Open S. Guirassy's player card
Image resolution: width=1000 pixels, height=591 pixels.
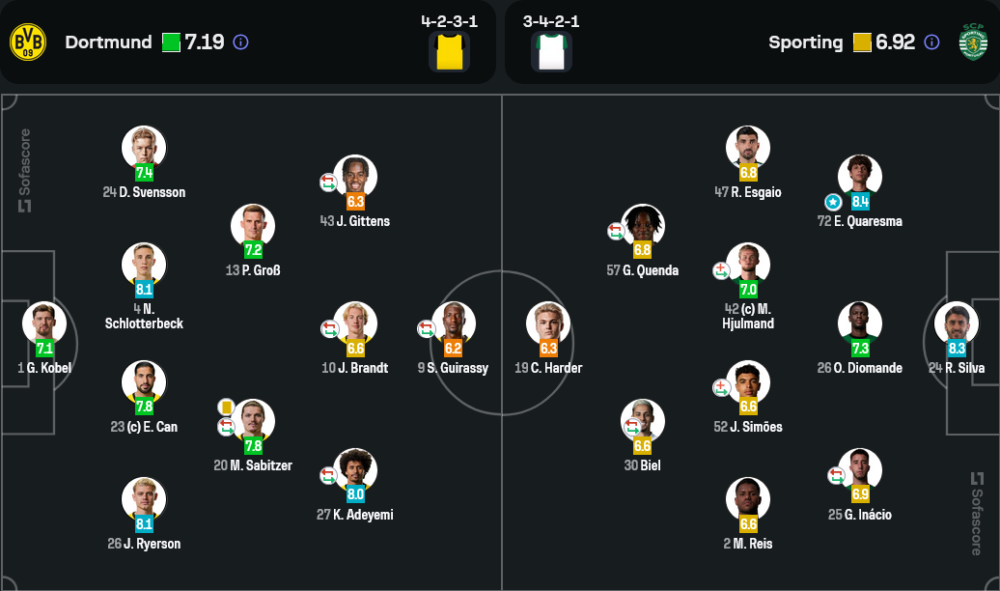(x=453, y=323)
